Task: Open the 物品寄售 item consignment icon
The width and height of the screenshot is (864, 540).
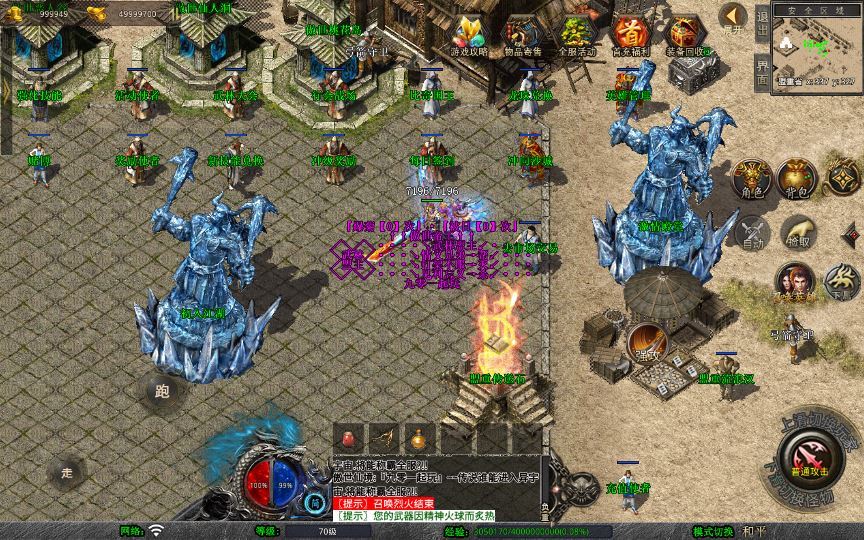Action: pos(524,35)
